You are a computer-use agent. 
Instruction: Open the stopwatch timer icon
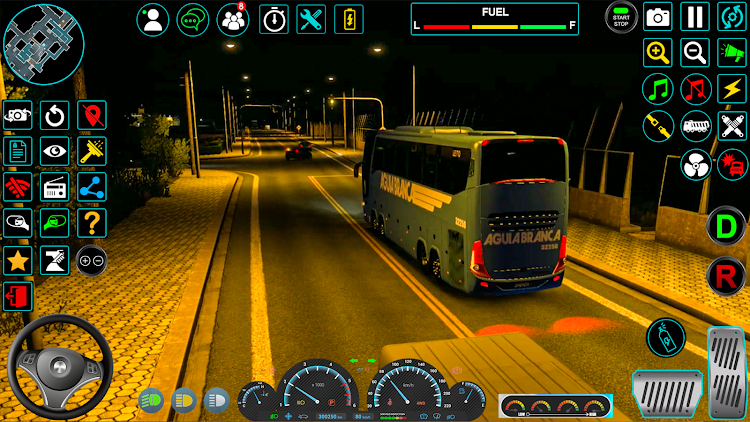tap(274, 19)
